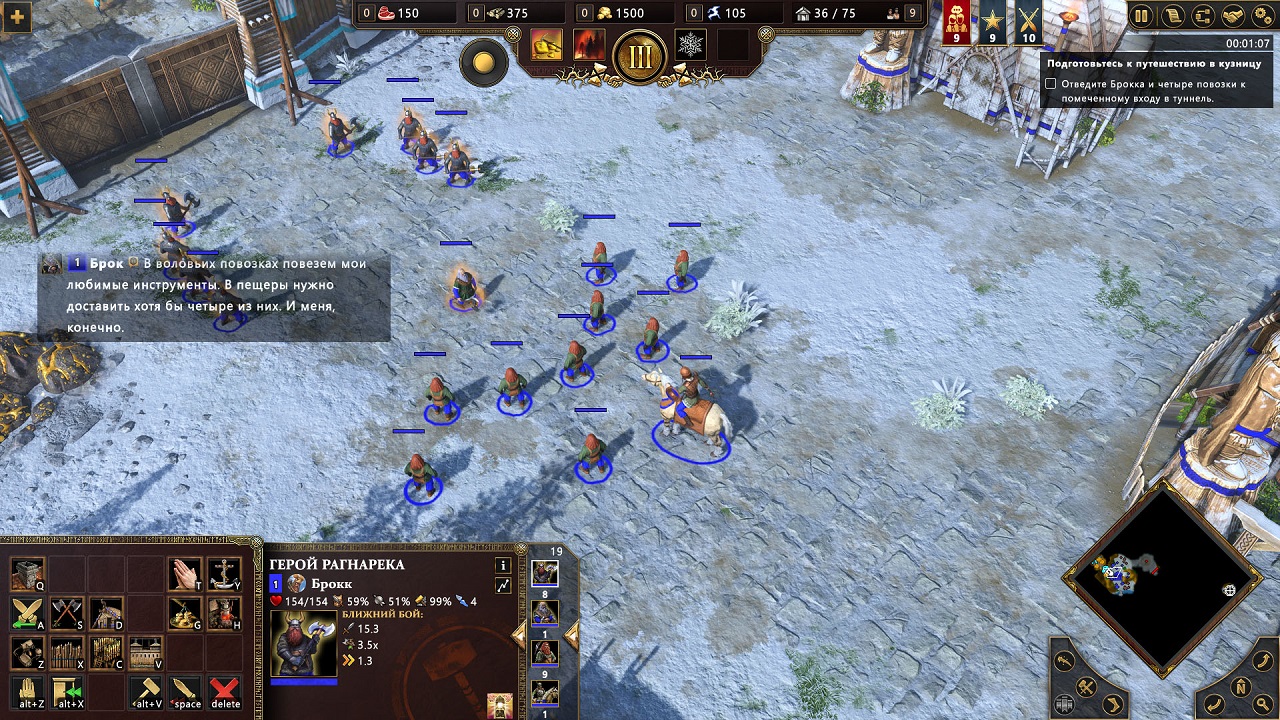Delete unit with the red X button
Image resolution: width=1280 pixels, height=720 pixels.
coord(225,690)
